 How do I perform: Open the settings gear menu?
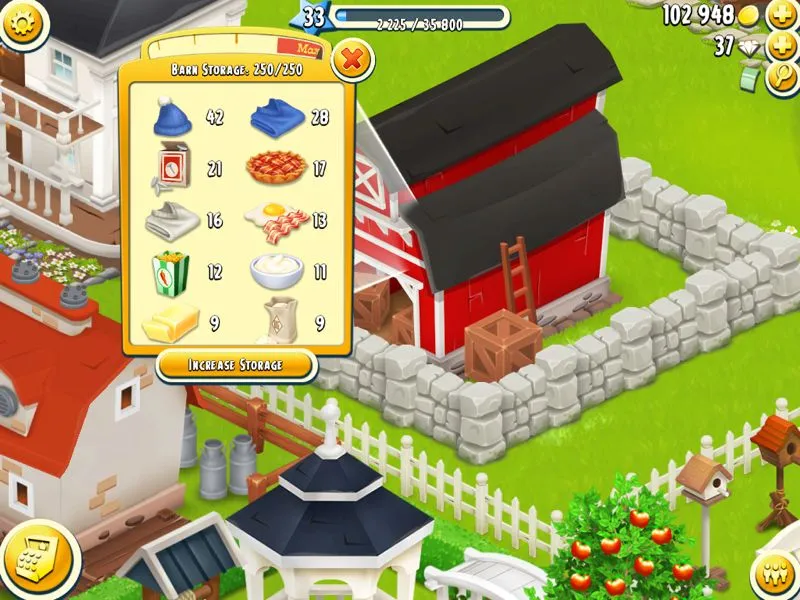tap(24, 24)
